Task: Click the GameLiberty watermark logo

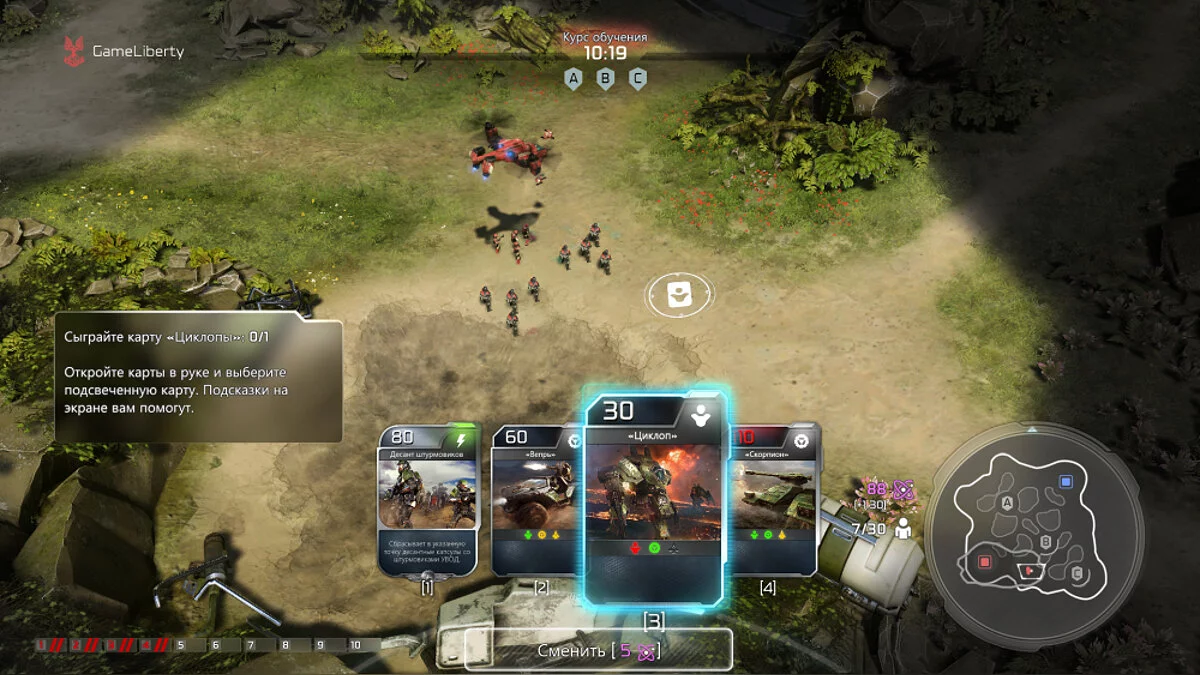Action: pos(125,51)
